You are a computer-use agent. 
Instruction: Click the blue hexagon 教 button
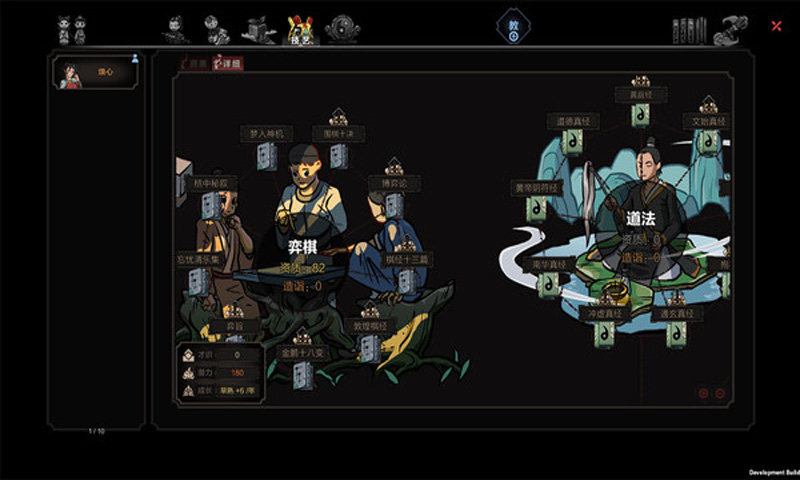click(x=513, y=26)
